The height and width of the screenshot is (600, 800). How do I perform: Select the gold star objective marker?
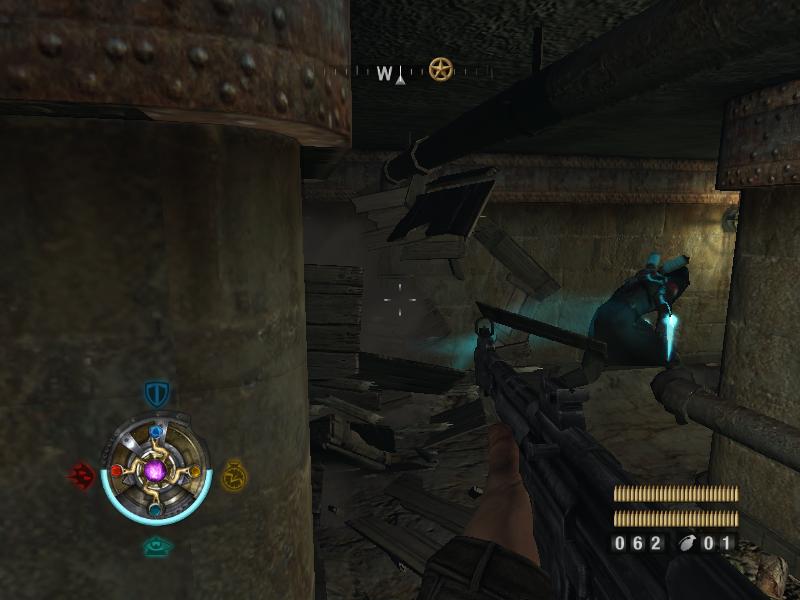pyautogui.click(x=441, y=69)
